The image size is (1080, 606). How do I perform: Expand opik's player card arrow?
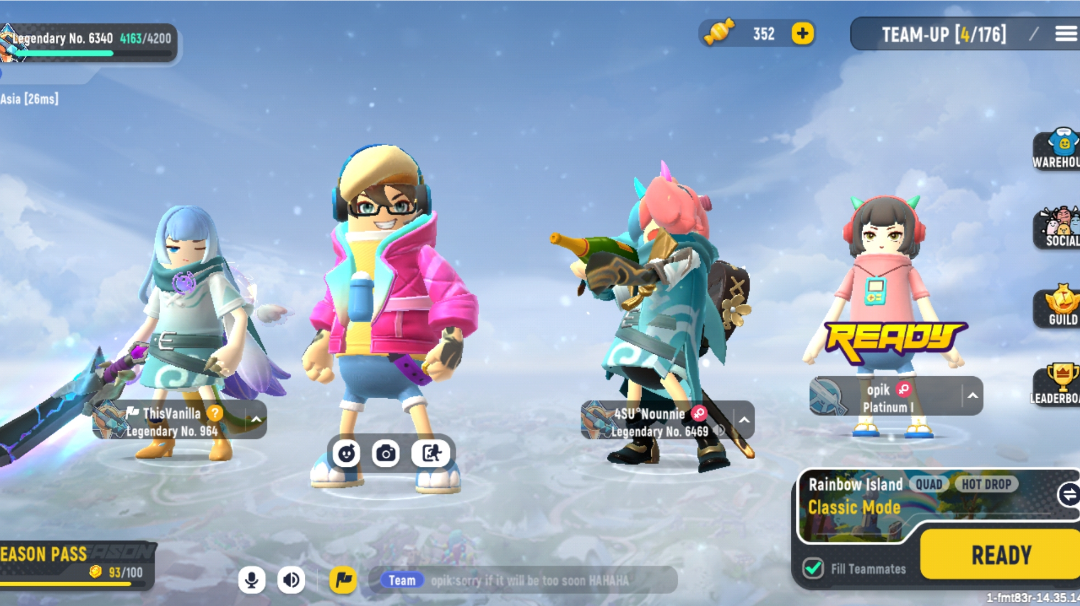tap(971, 397)
